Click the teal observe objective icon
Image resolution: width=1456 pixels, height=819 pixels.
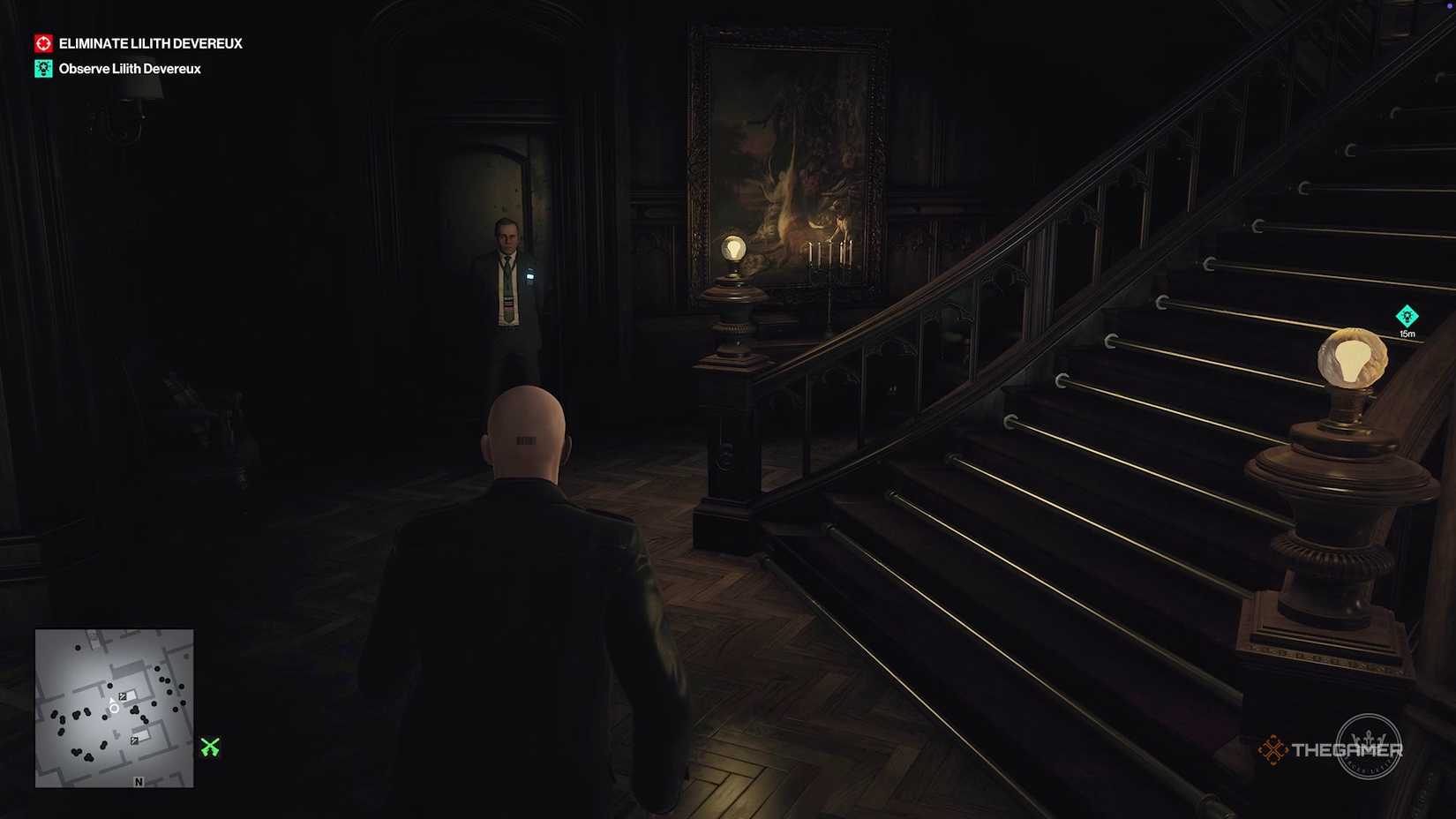tap(42, 68)
